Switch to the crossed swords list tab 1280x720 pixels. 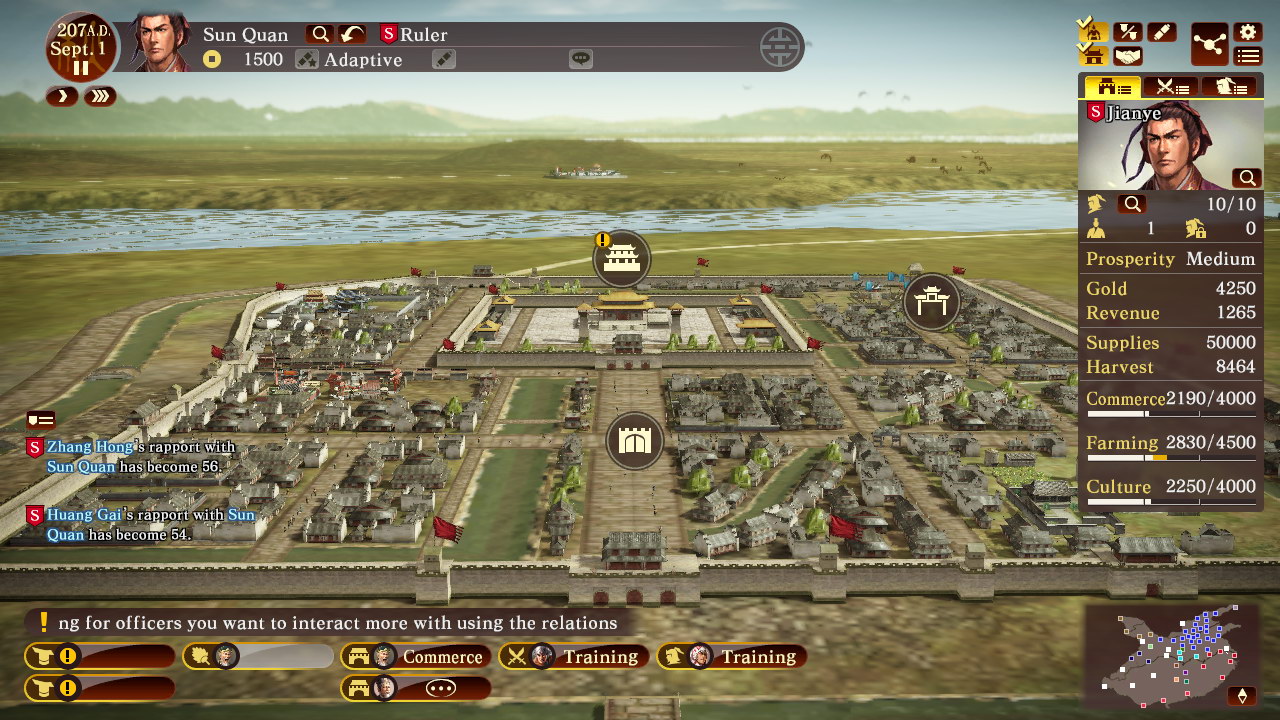pos(1171,87)
